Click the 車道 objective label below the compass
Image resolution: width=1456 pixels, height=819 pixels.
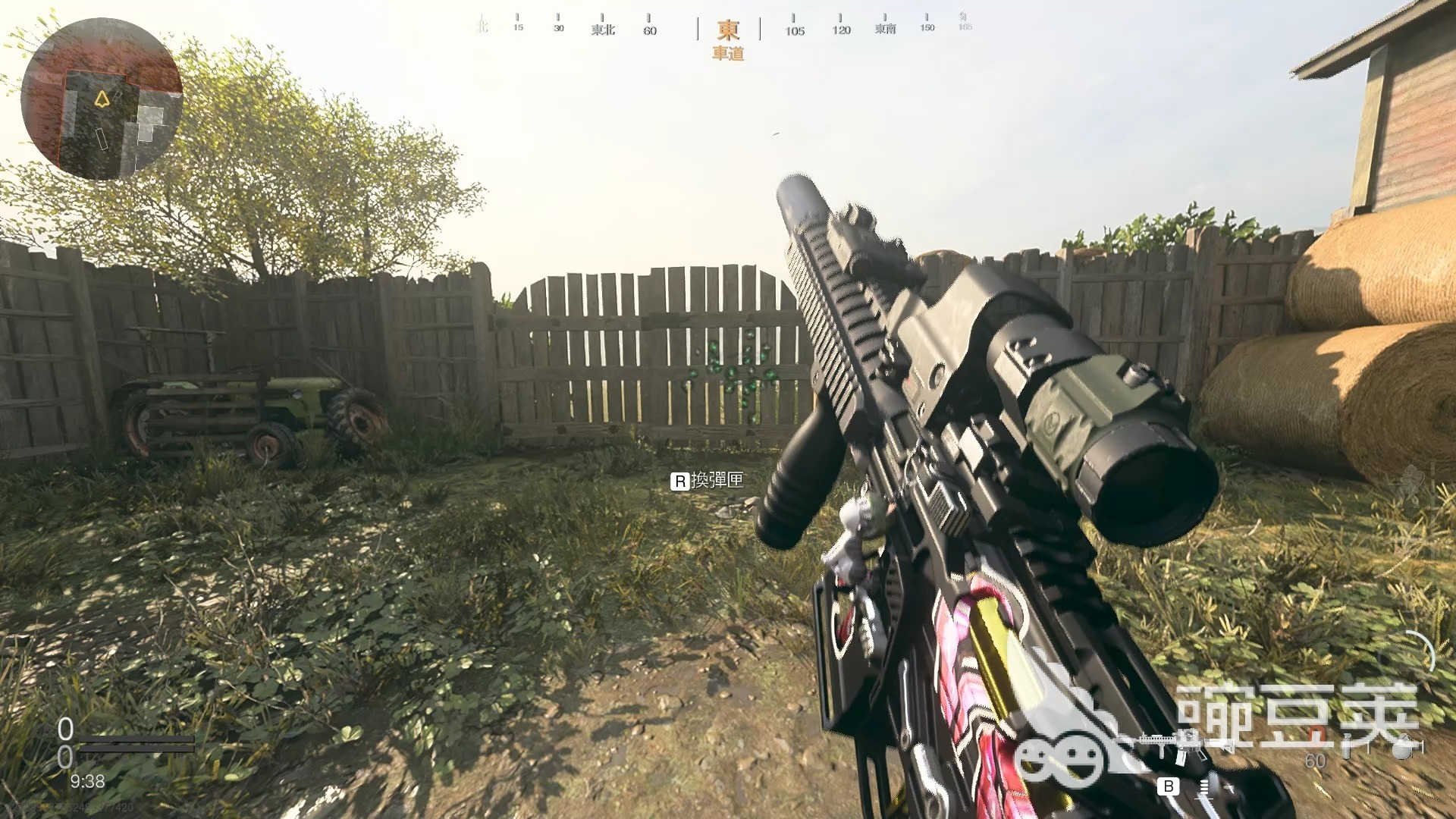coord(728,55)
